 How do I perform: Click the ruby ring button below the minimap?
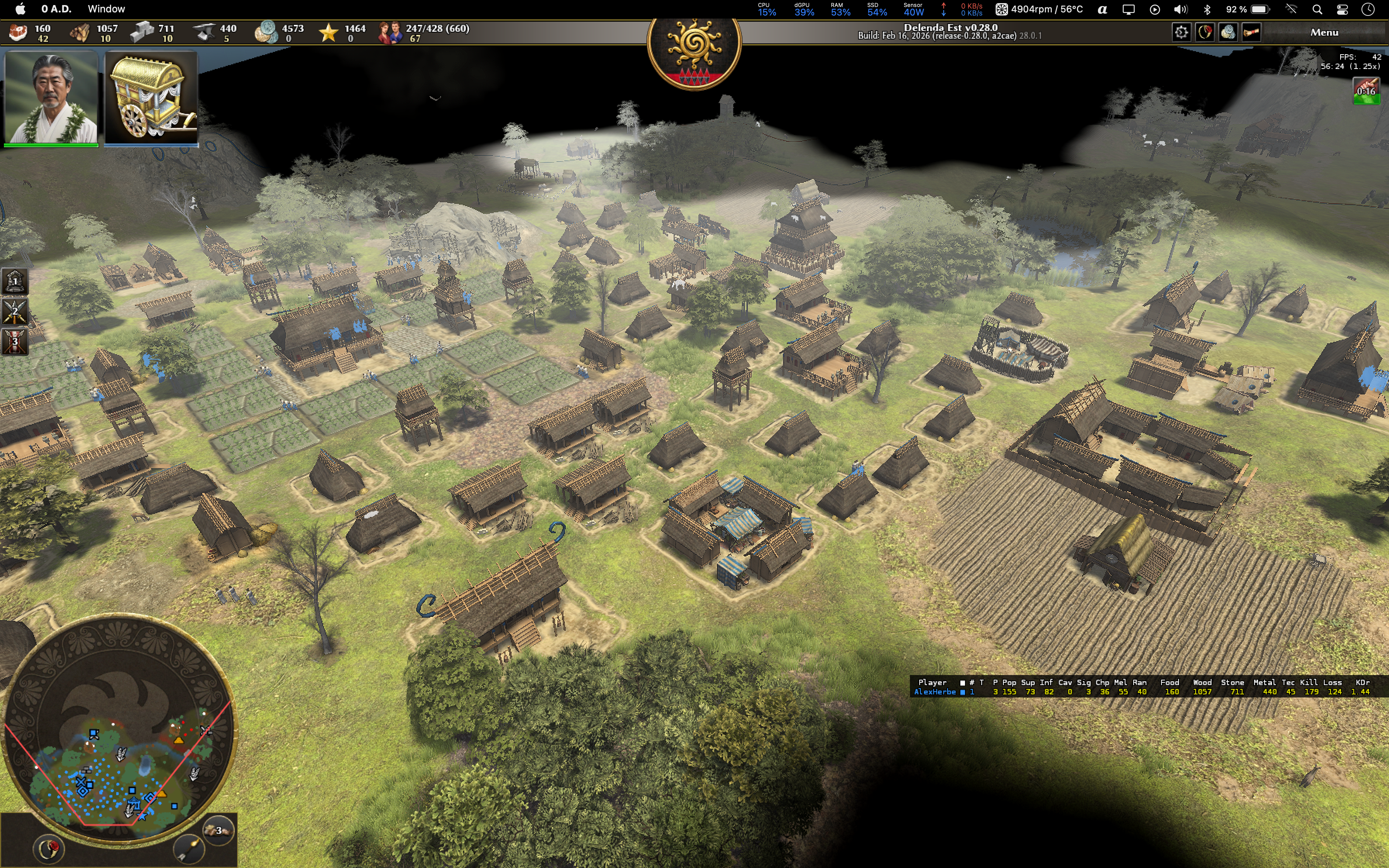[x=49, y=849]
